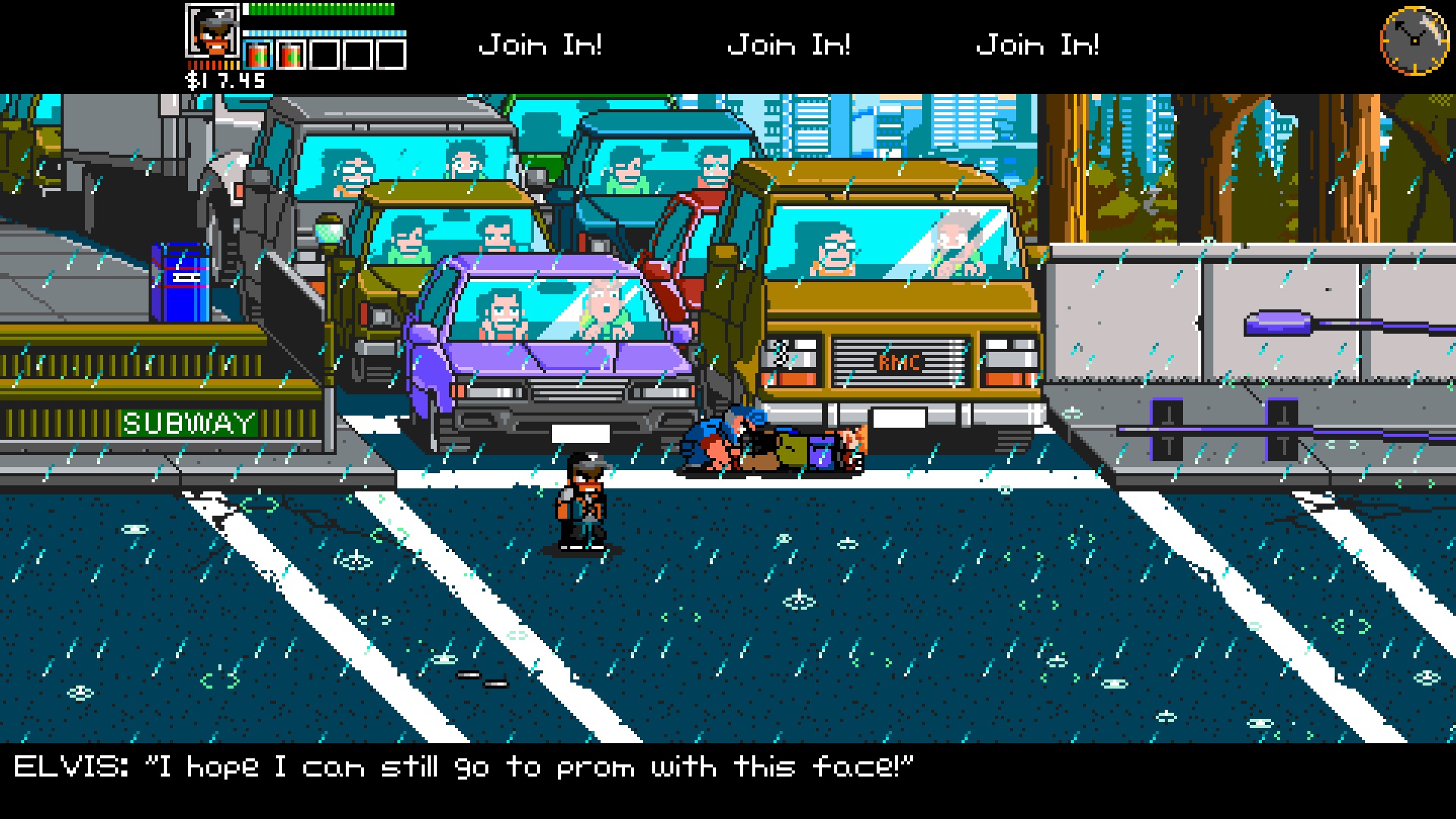This screenshot has height=819, width=1456.
Task: Click the rightmost Join In! prompt
Action: (1039, 44)
